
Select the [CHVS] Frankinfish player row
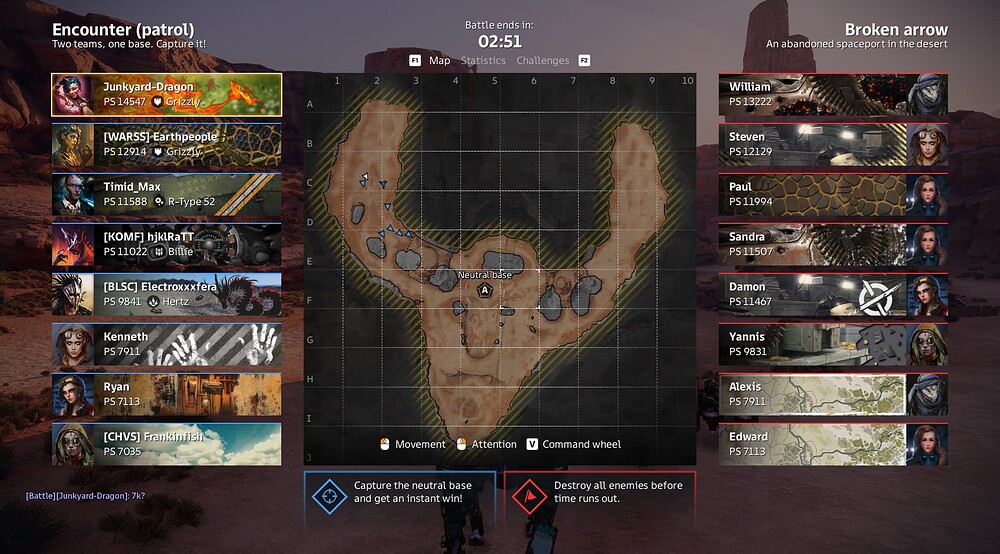tap(167, 444)
